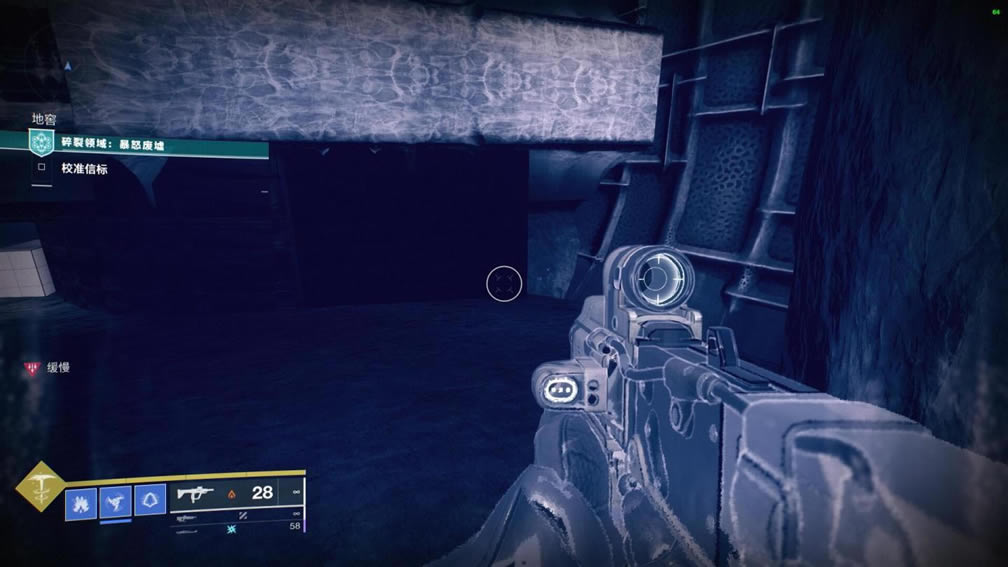Viewport: 1008px width, 567px height.
Task: Select the equipped kinetic weapon slot
Action: (x=235, y=493)
